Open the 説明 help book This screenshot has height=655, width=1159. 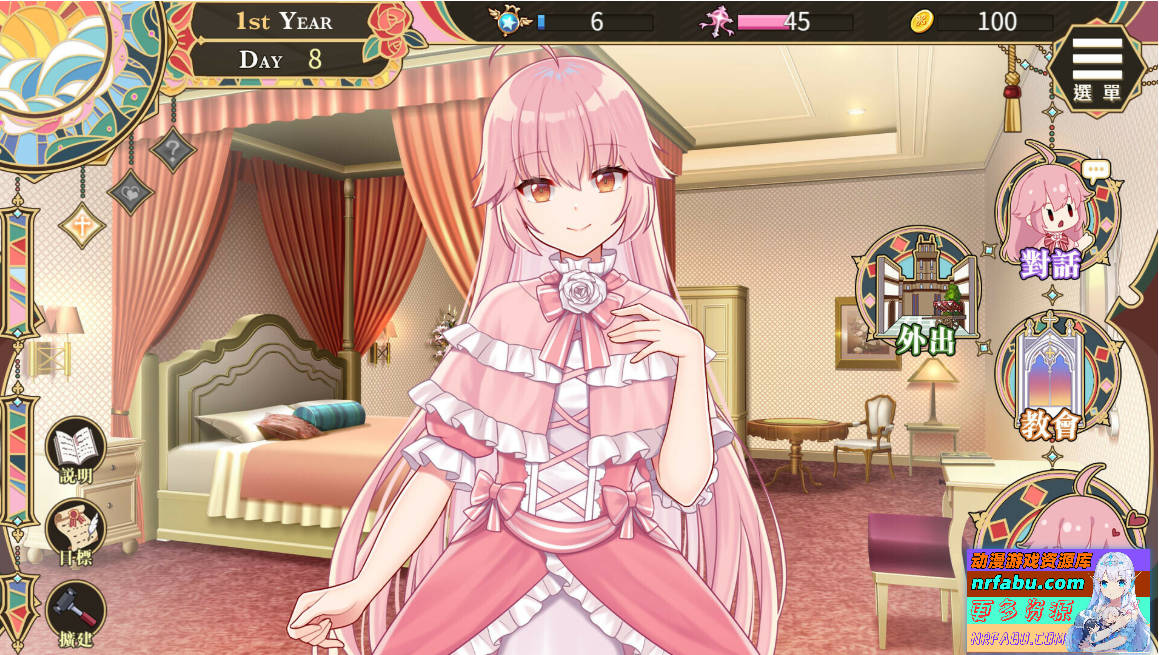pyautogui.click(x=75, y=450)
